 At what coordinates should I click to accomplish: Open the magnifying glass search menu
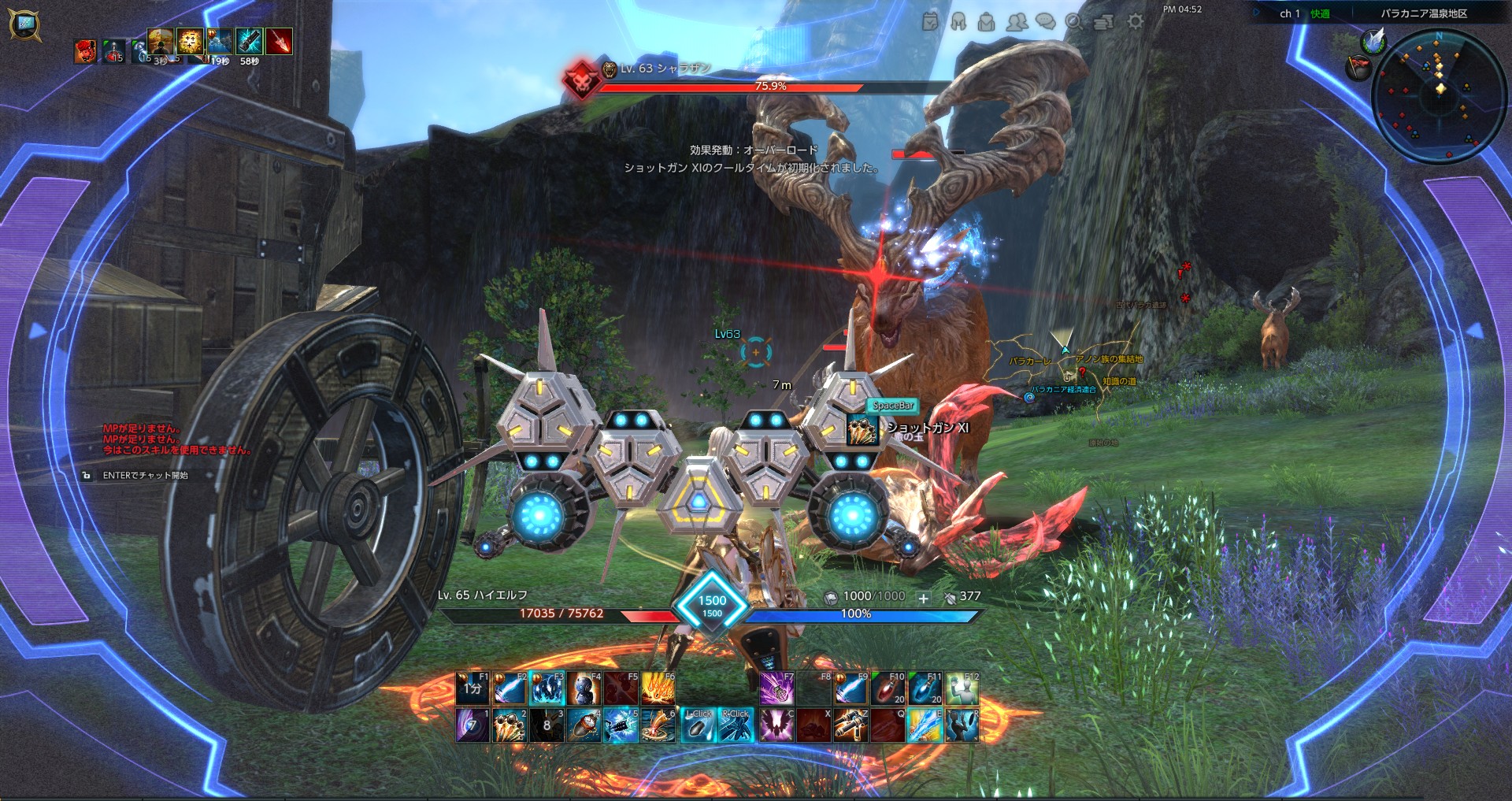pyautogui.click(x=1074, y=22)
